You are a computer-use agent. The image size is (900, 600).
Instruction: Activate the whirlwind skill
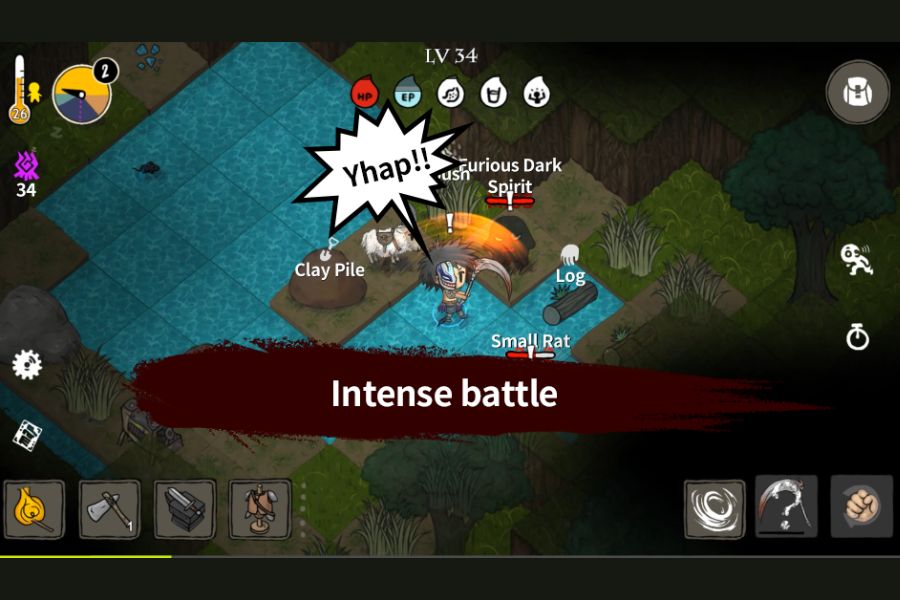(714, 508)
